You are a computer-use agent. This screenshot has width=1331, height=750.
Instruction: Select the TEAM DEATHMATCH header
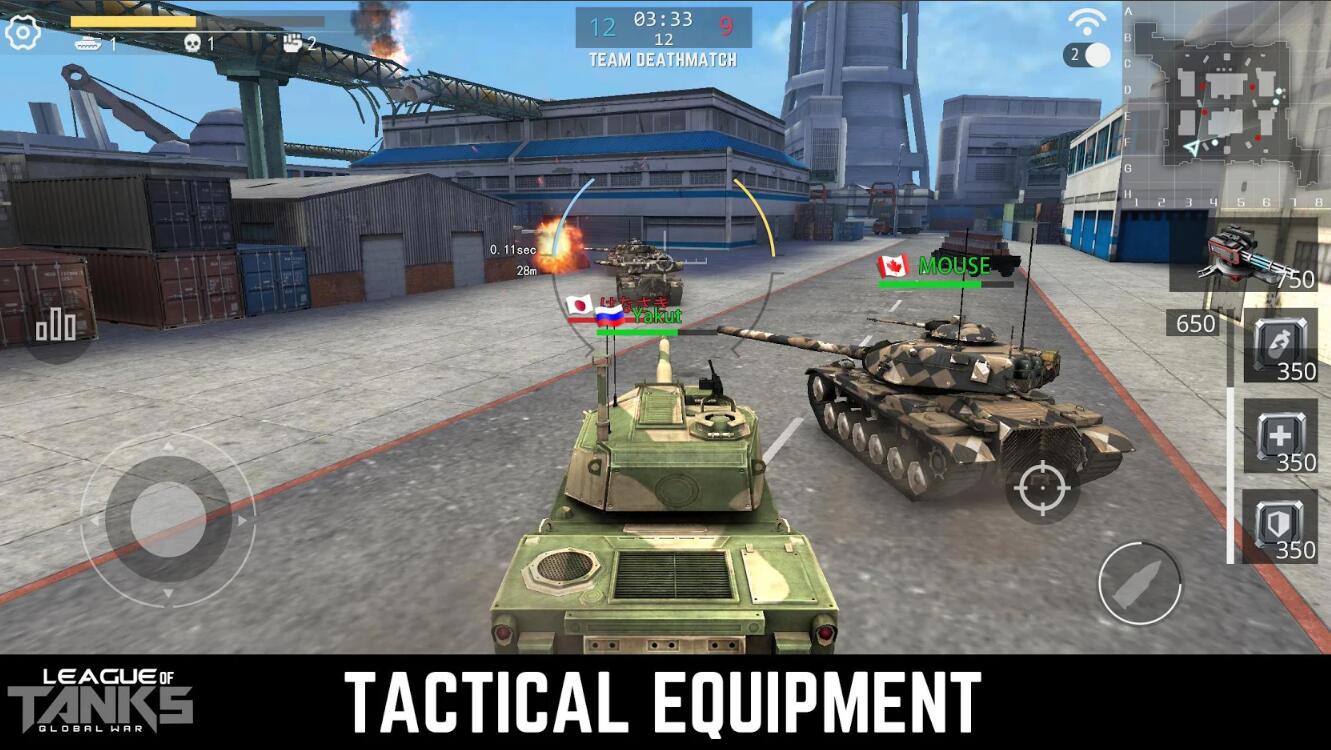(662, 59)
